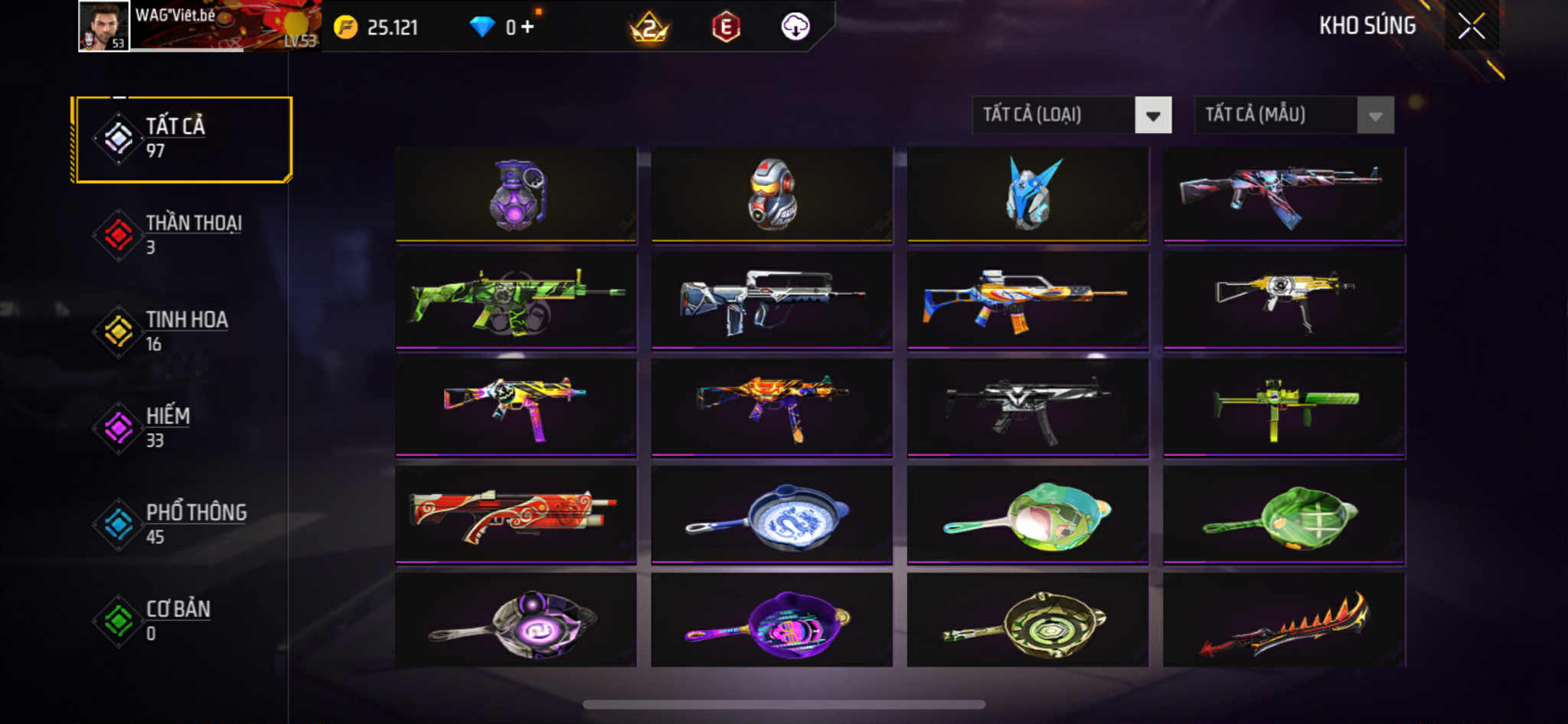
Task: Choose the red spiked blade skin
Action: click(x=1284, y=621)
